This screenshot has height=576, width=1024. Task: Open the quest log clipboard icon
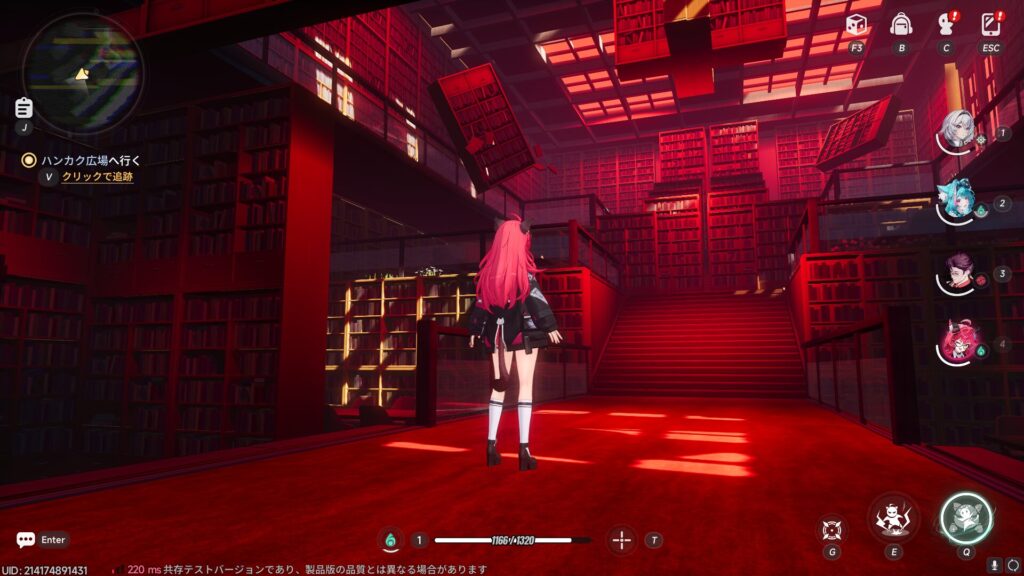(x=24, y=108)
